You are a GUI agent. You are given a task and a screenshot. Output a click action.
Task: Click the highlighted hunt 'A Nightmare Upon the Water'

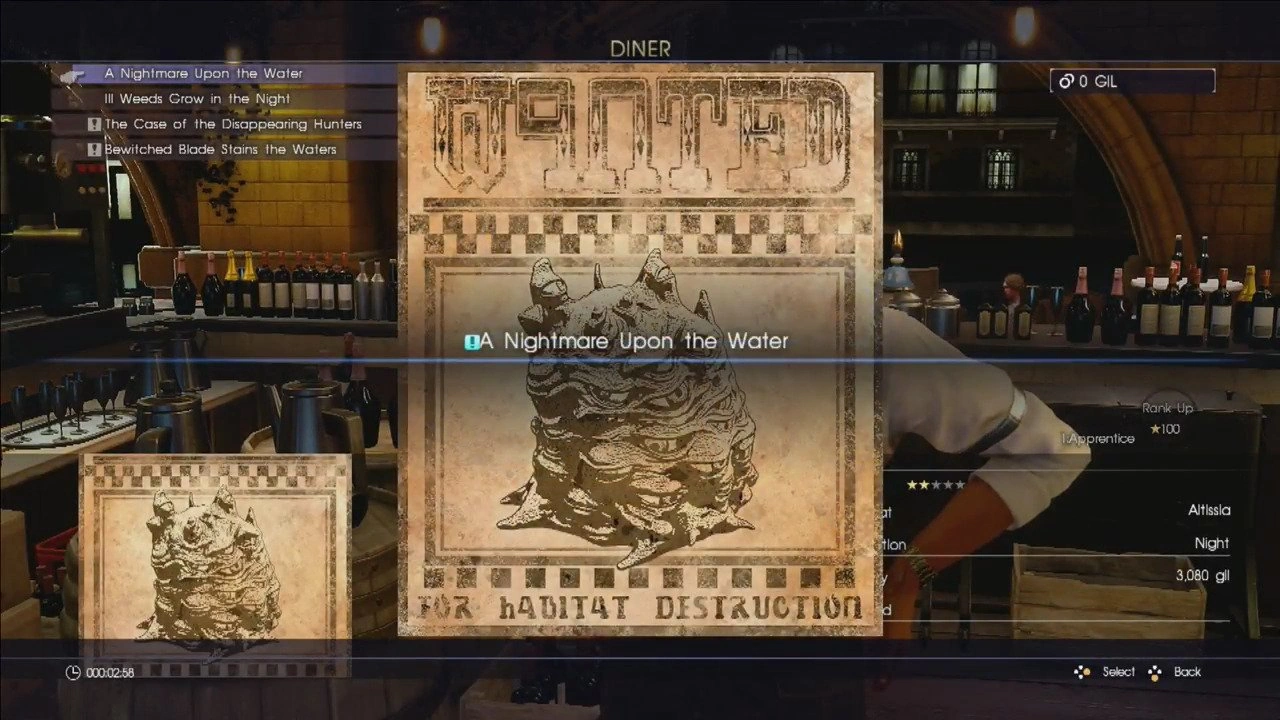[x=202, y=73]
